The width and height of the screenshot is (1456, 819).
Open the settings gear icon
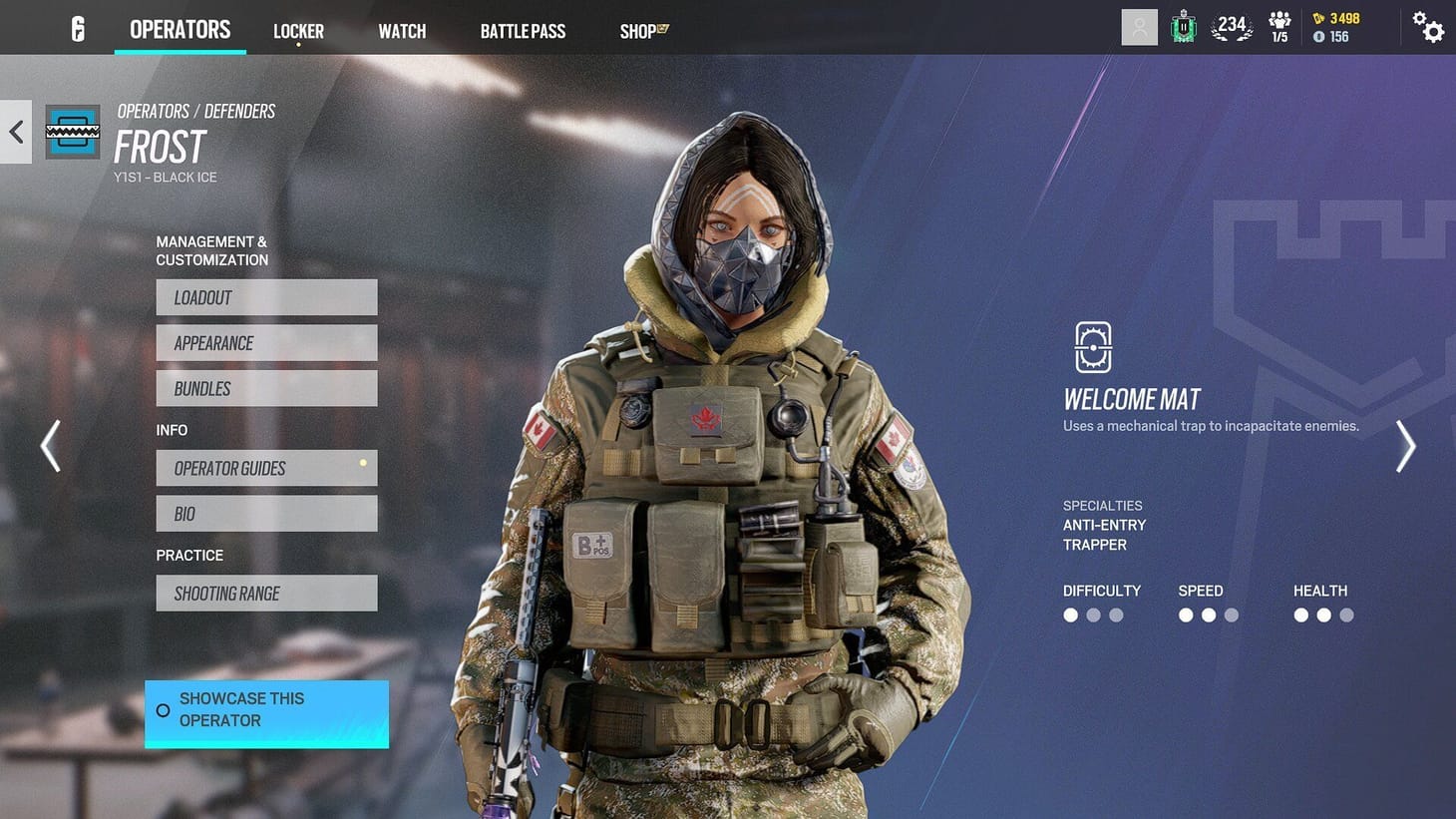[1428, 29]
